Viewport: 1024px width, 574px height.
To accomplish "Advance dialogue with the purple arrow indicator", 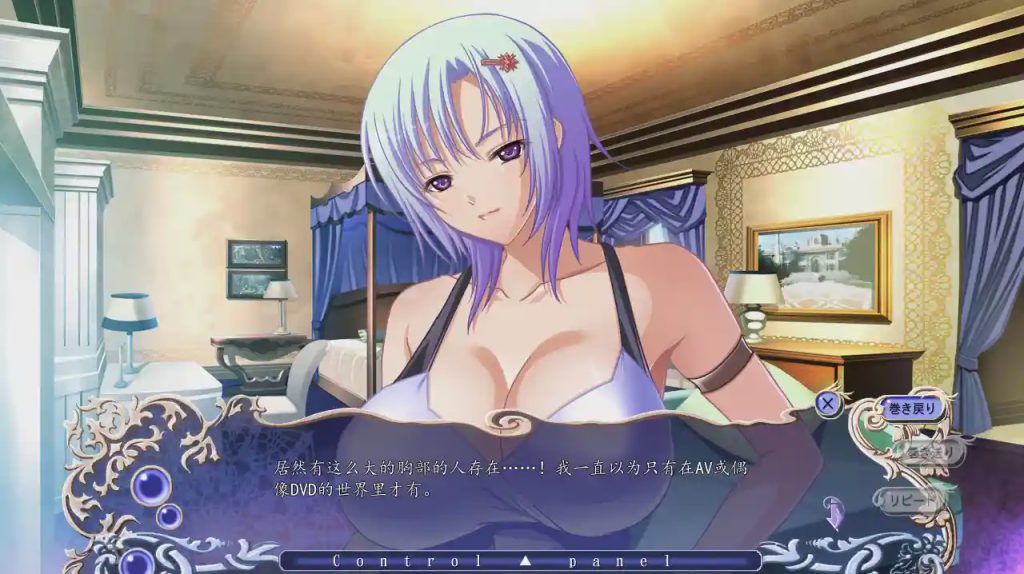I will (x=832, y=511).
